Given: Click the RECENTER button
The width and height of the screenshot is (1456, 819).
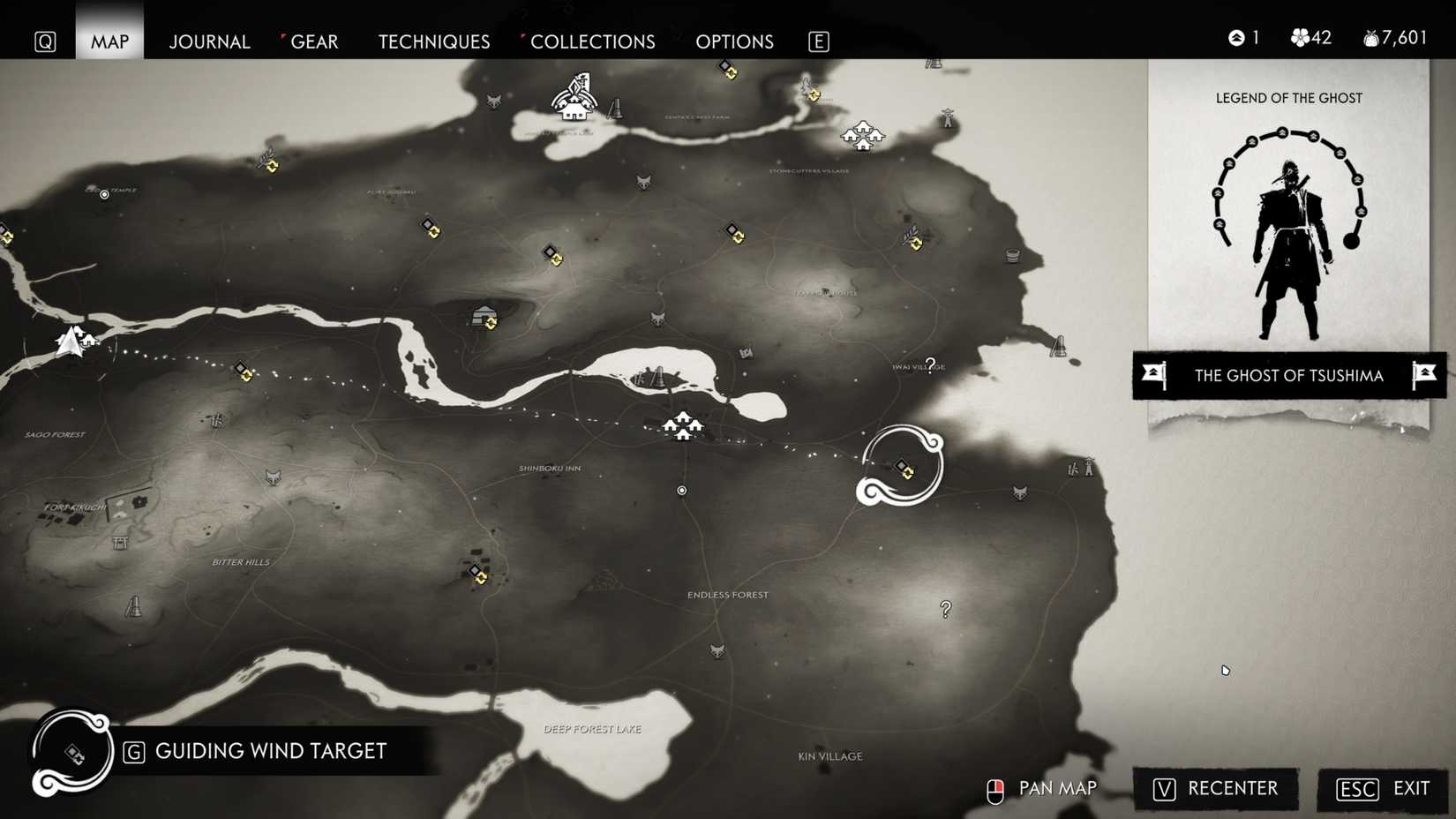Looking at the screenshot, I should (x=1215, y=789).
